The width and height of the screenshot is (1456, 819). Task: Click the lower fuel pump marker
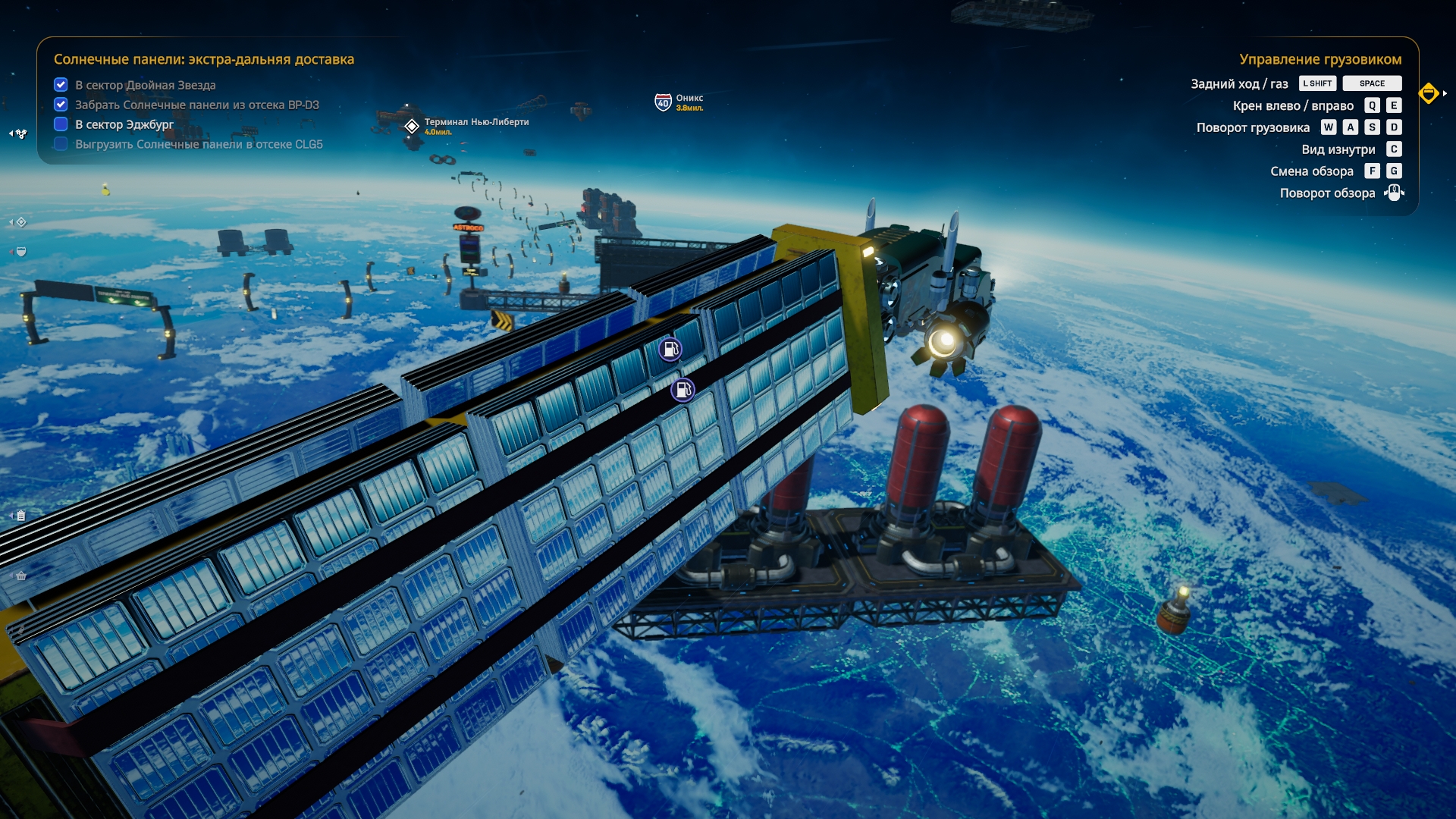(x=682, y=391)
